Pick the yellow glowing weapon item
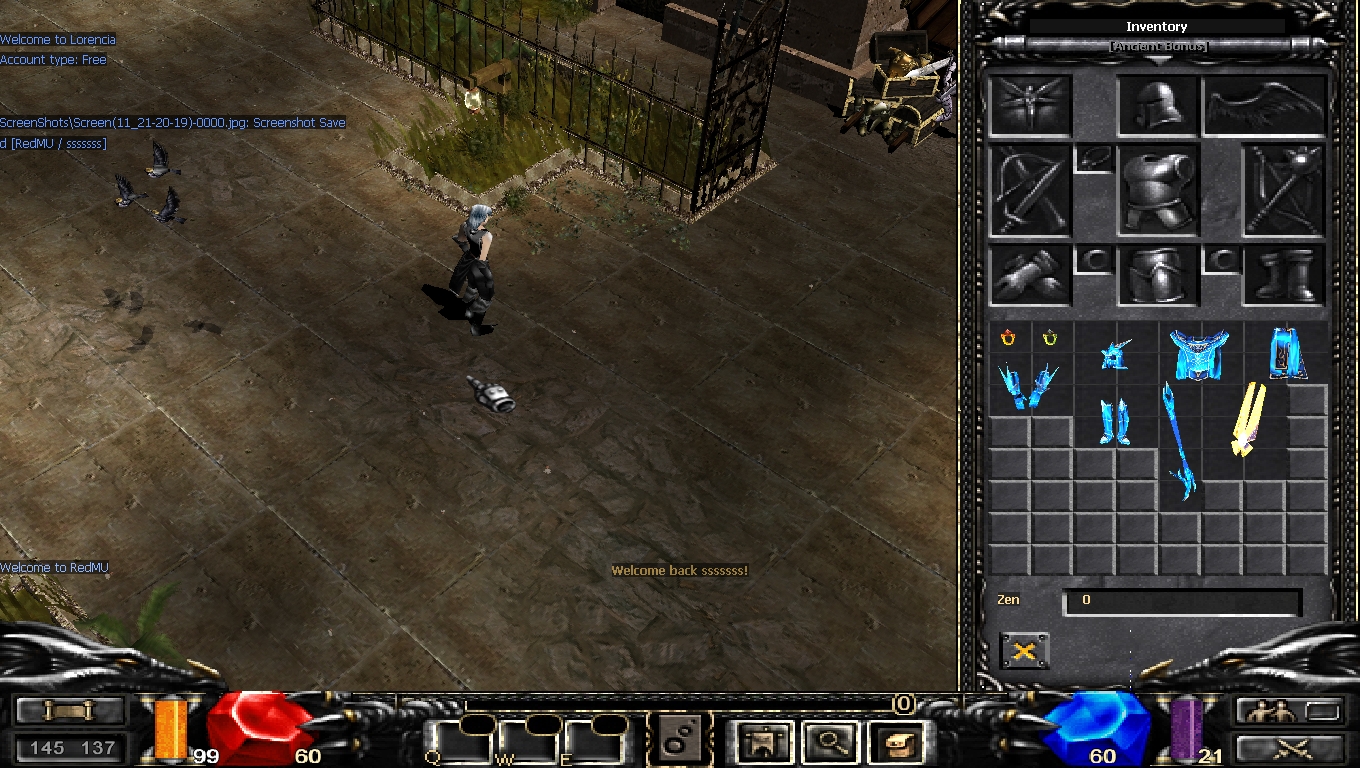 coord(1247,418)
